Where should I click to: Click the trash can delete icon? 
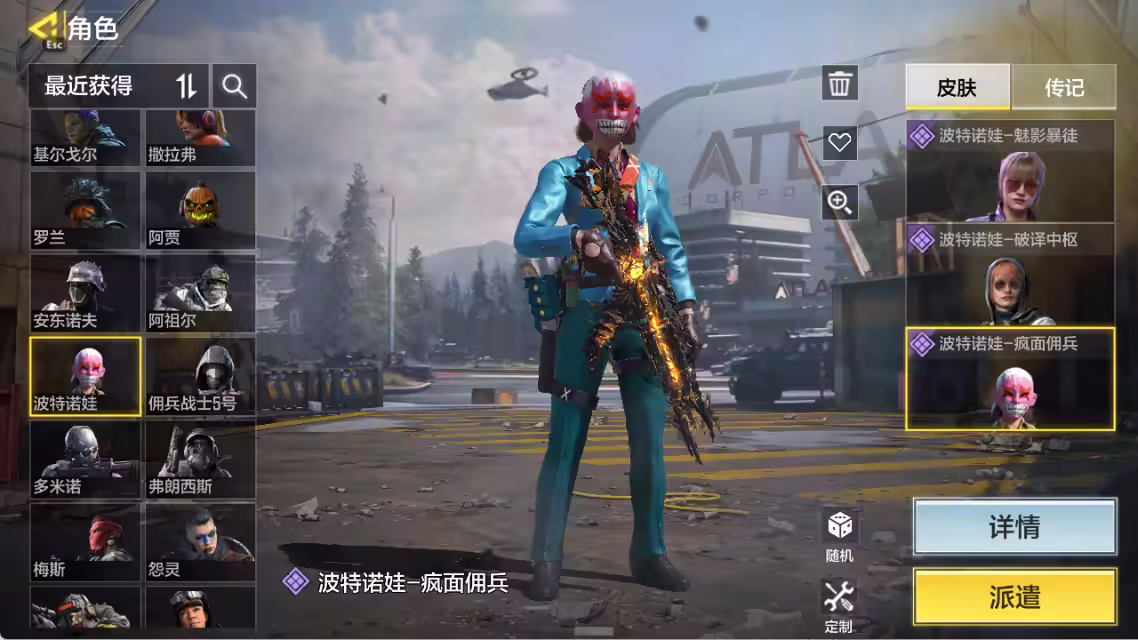(x=840, y=84)
